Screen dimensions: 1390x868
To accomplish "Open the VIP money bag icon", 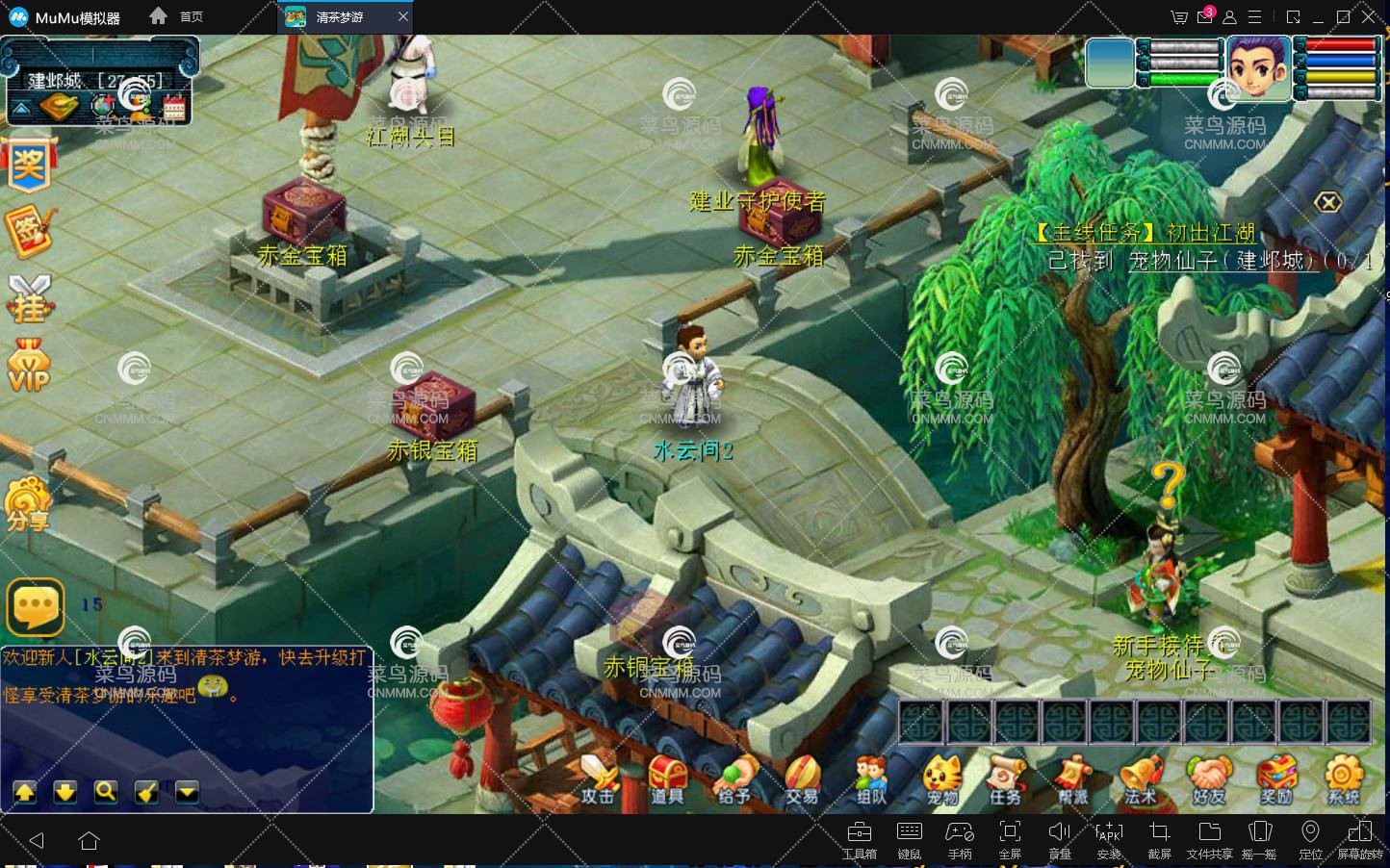I will pyautogui.click(x=29, y=366).
